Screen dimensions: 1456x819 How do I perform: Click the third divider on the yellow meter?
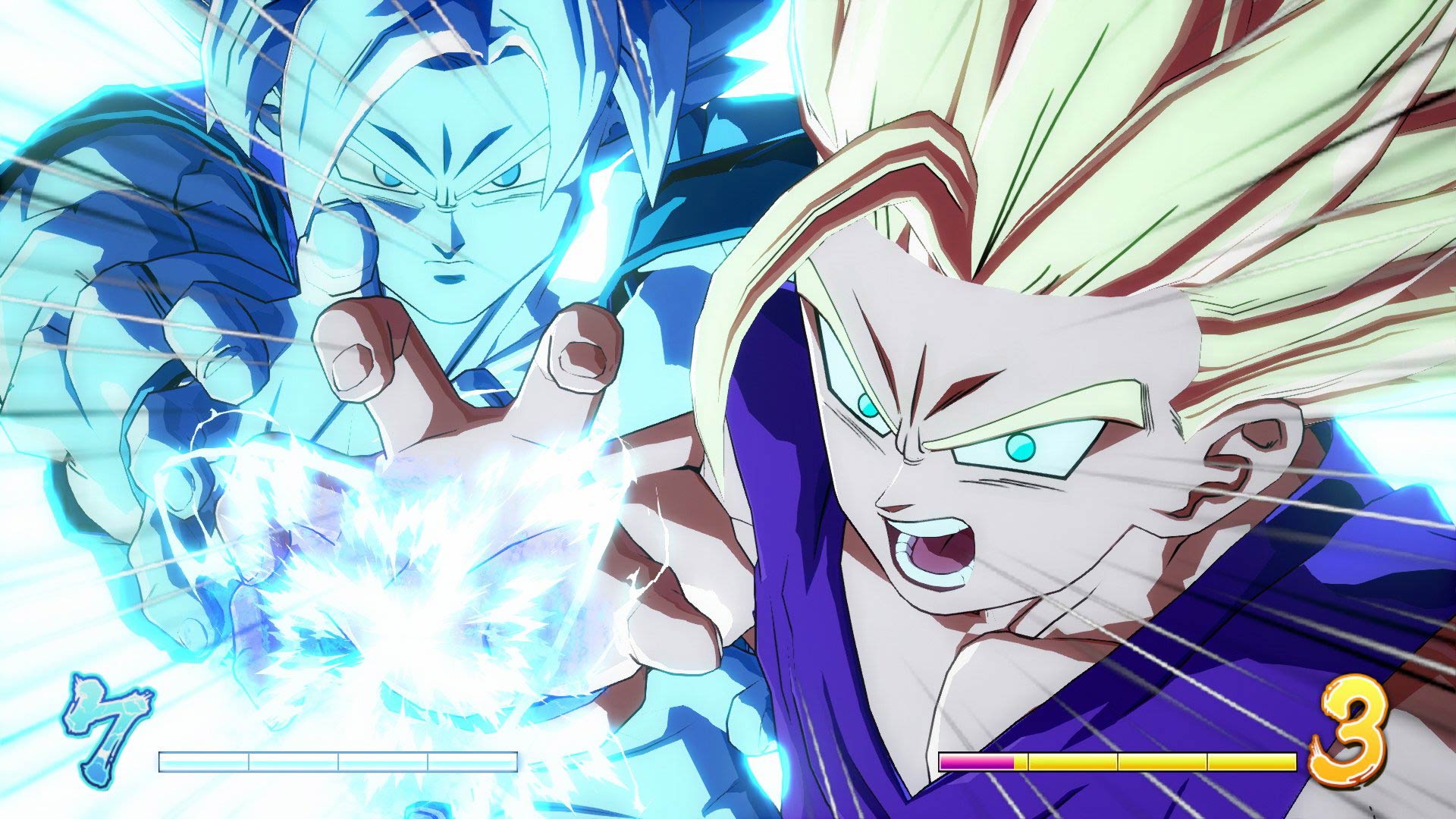point(1207,761)
